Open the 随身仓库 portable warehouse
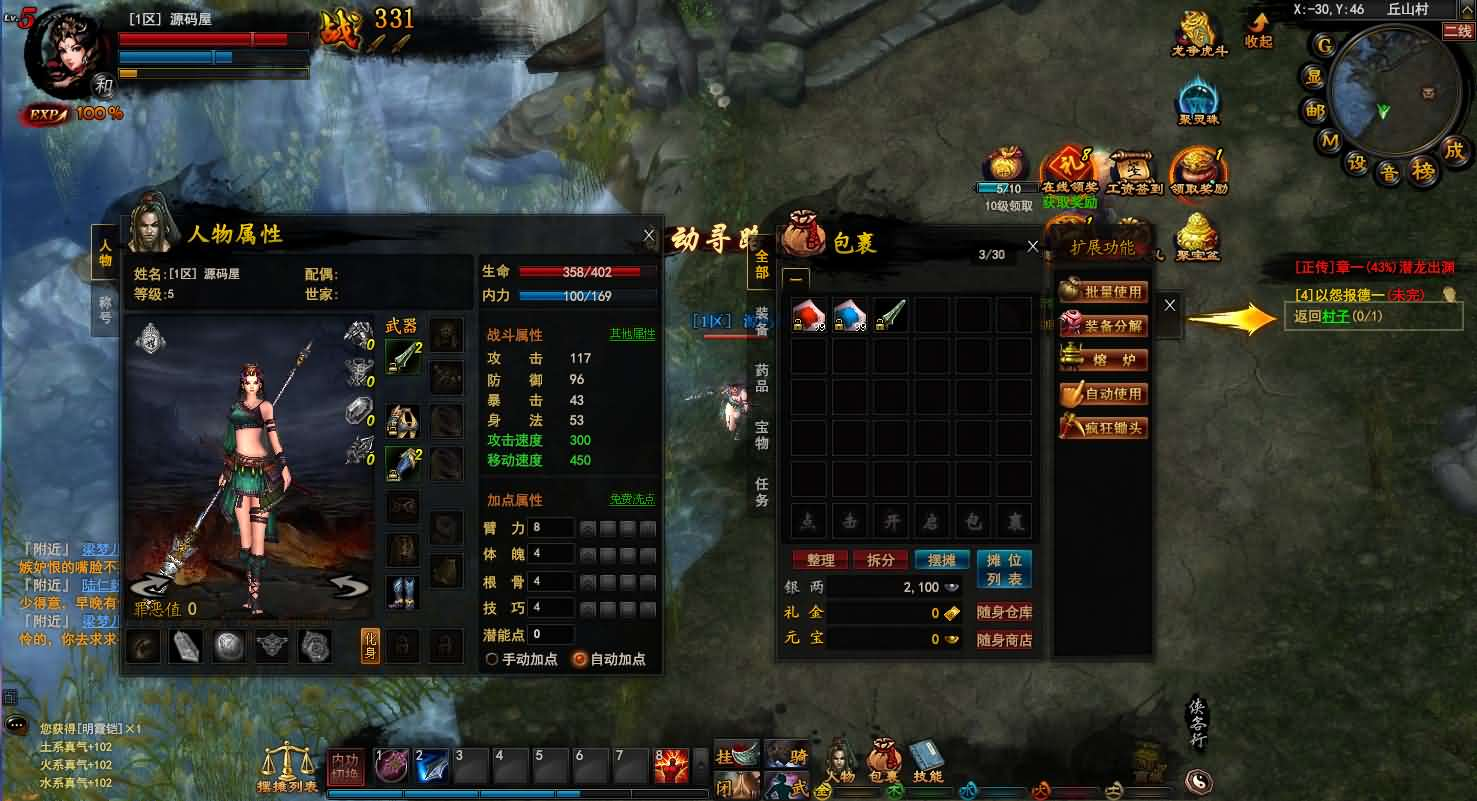 1004,613
